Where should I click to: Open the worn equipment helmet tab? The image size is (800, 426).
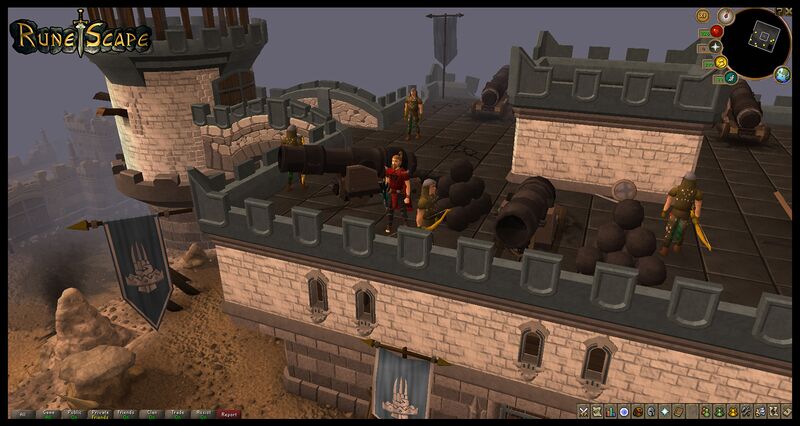[x=651, y=412]
